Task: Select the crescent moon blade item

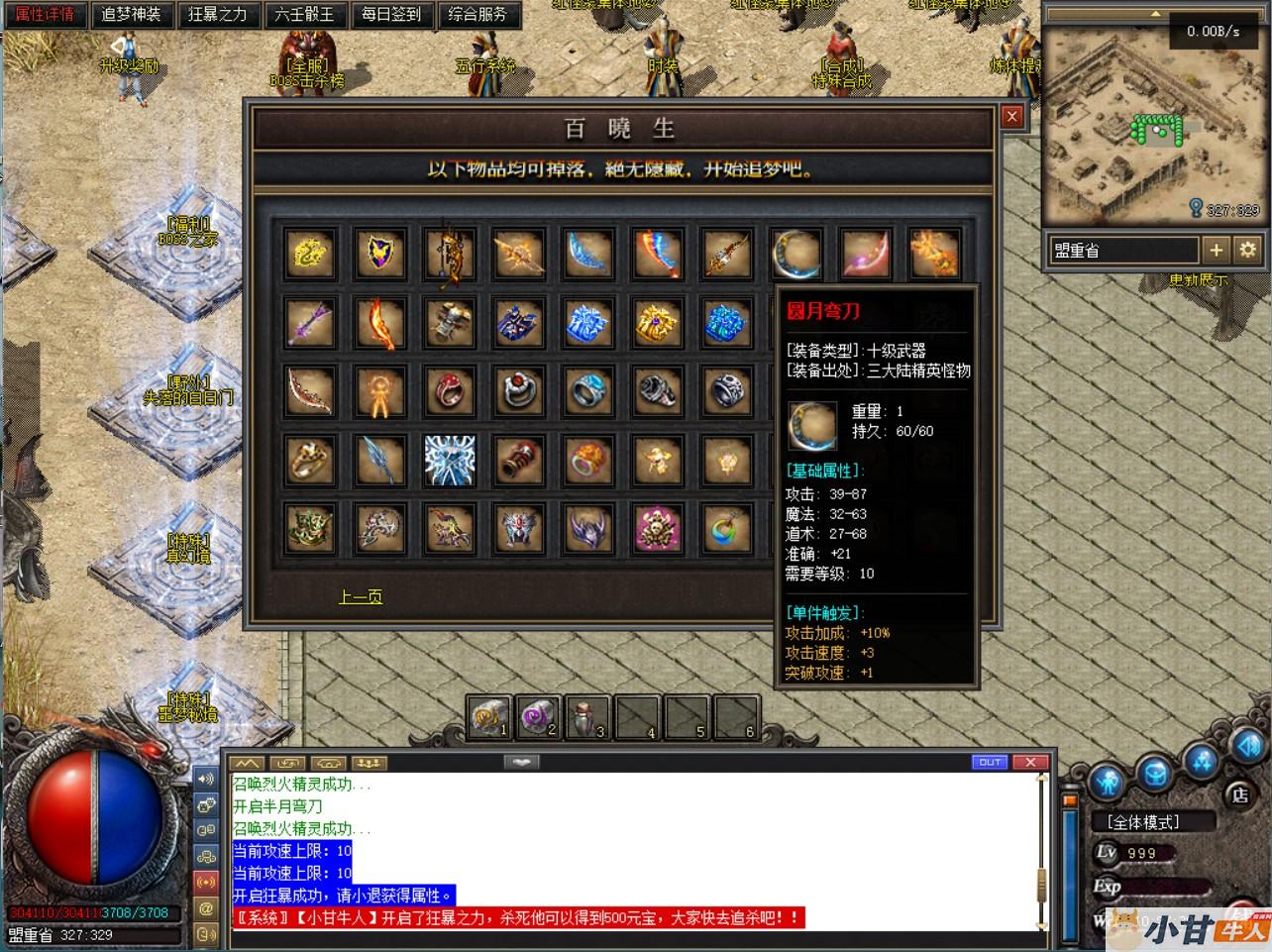Action: click(x=796, y=254)
